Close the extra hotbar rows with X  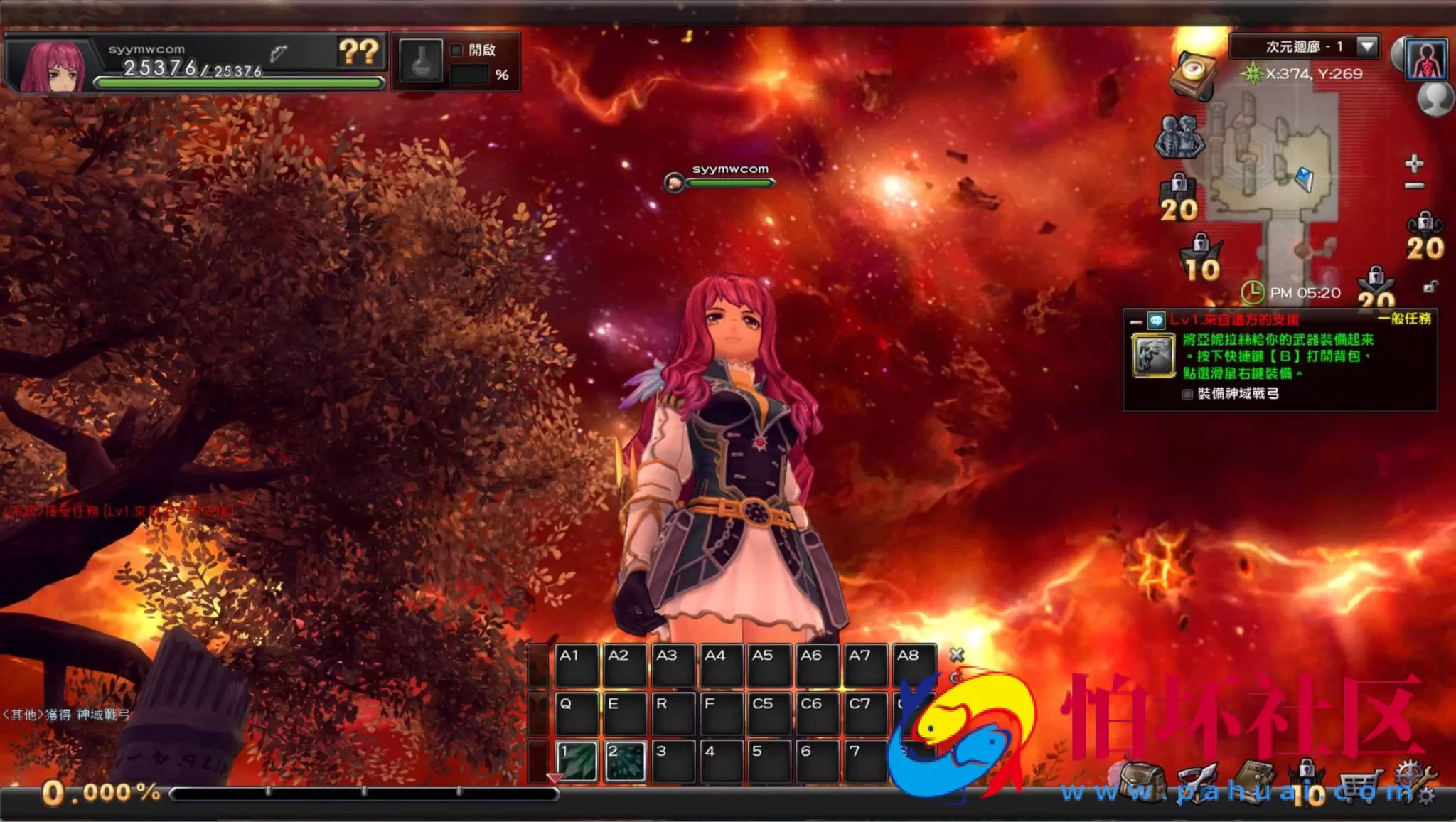(x=957, y=654)
